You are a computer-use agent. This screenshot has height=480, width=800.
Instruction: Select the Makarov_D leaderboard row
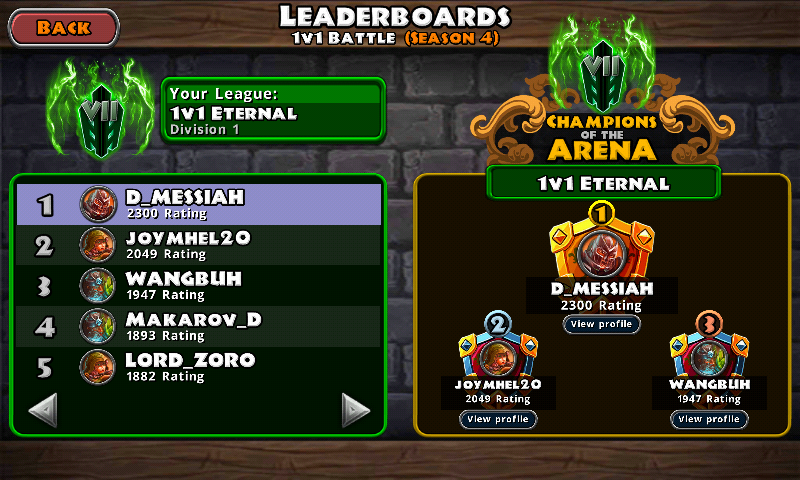pyautogui.click(x=198, y=326)
